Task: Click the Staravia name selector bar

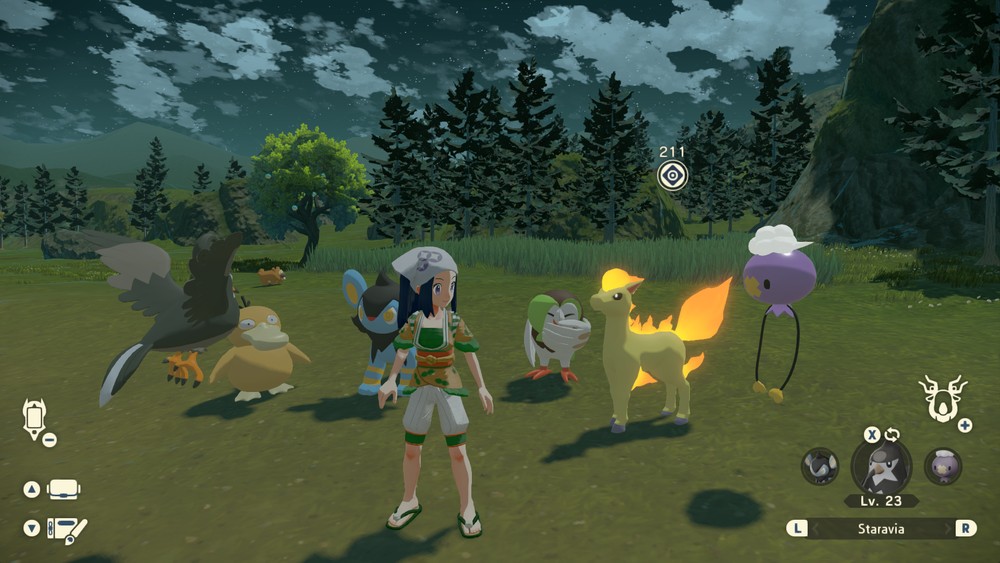Action: pyautogui.click(x=881, y=527)
